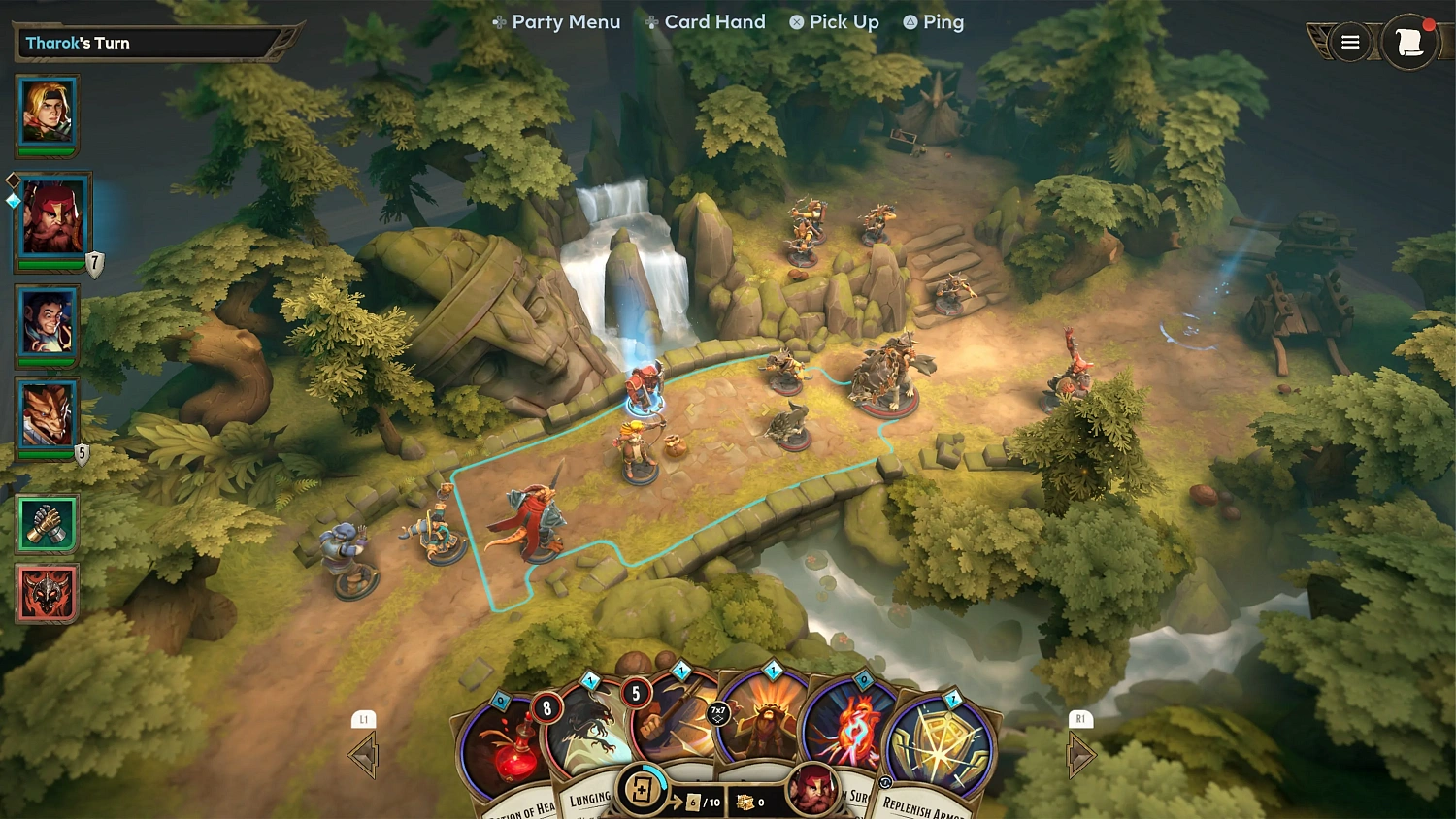This screenshot has width=1456, height=819.
Task: Open the quest scroll with red notification
Action: pos(1410,42)
